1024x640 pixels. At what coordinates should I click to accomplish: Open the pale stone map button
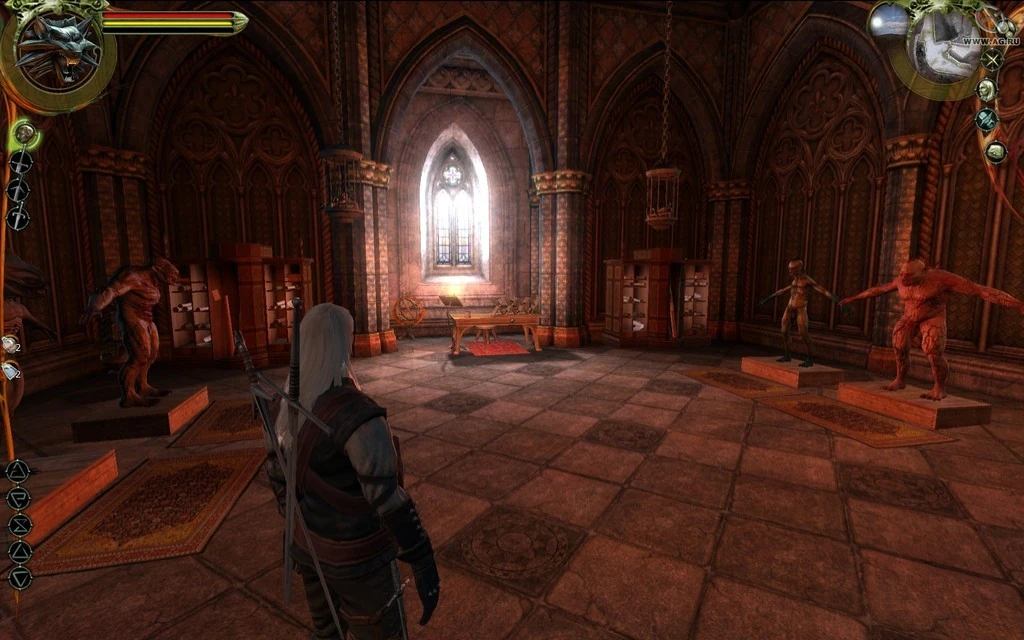point(996,152)
